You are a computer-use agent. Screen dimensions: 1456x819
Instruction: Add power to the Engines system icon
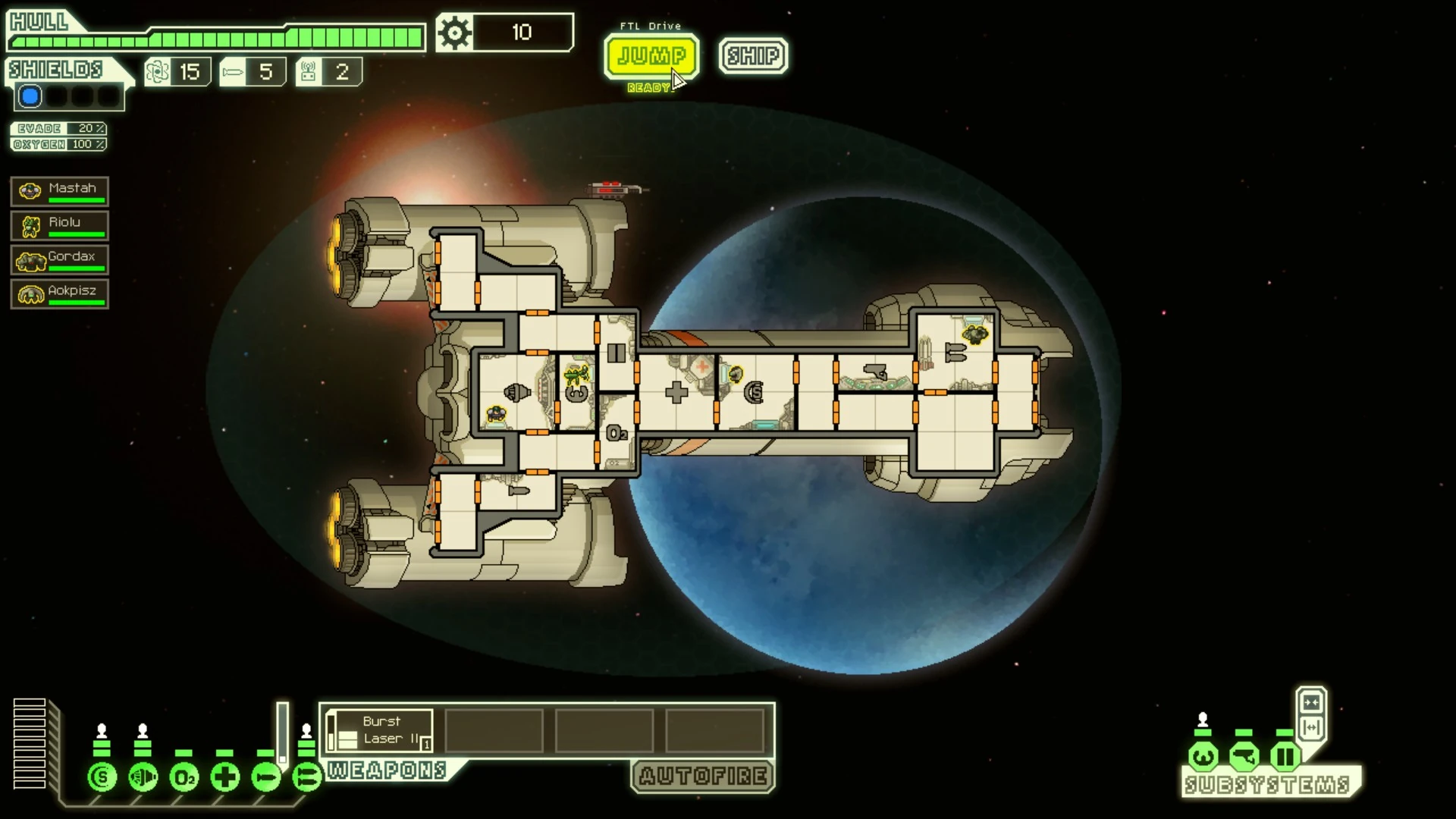click(x=143, y=777)
